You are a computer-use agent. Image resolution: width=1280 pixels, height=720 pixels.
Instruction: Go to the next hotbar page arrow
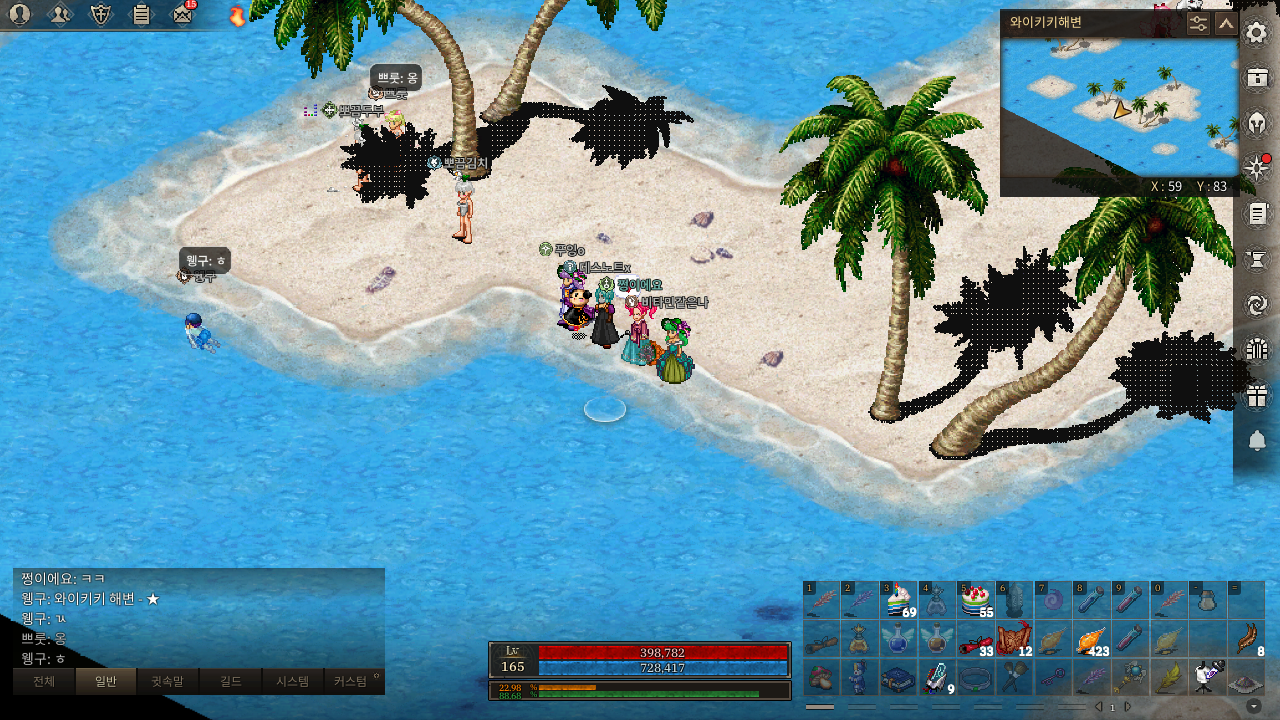click(1128, 707)
